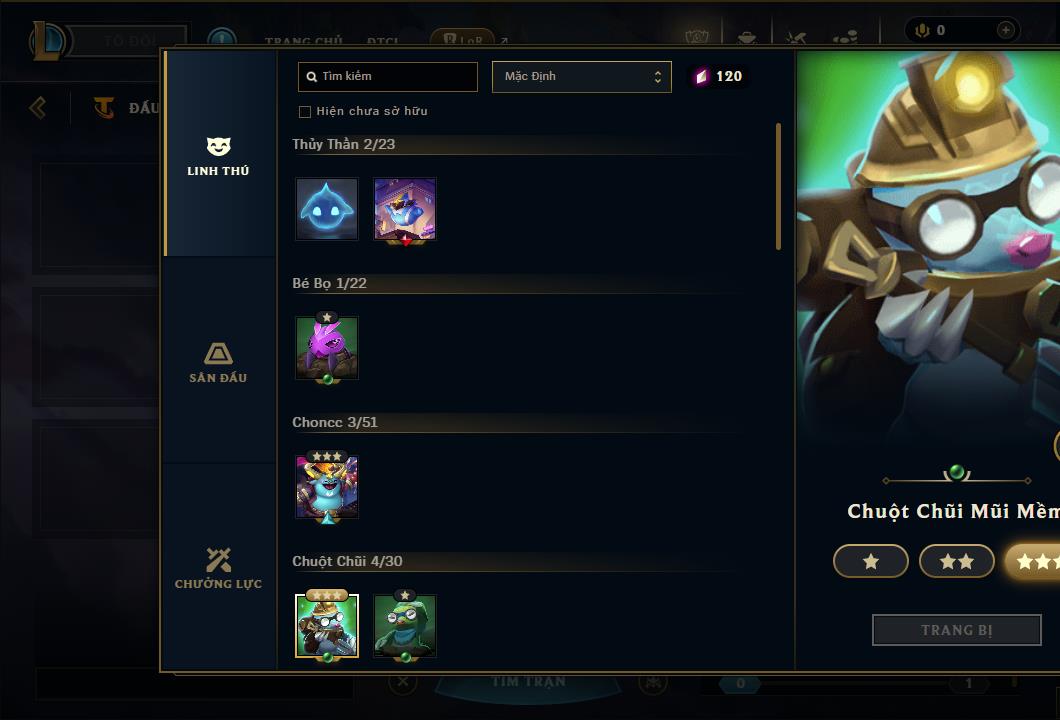Click the Tìm kiếm search box

click(x=388, y=77)
